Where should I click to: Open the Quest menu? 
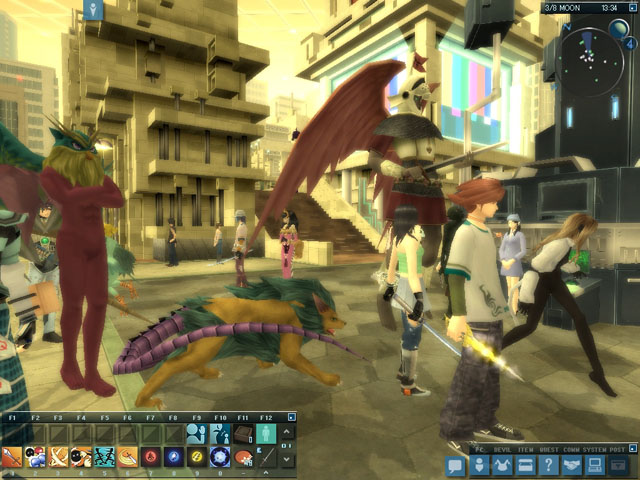coord(548,465)
